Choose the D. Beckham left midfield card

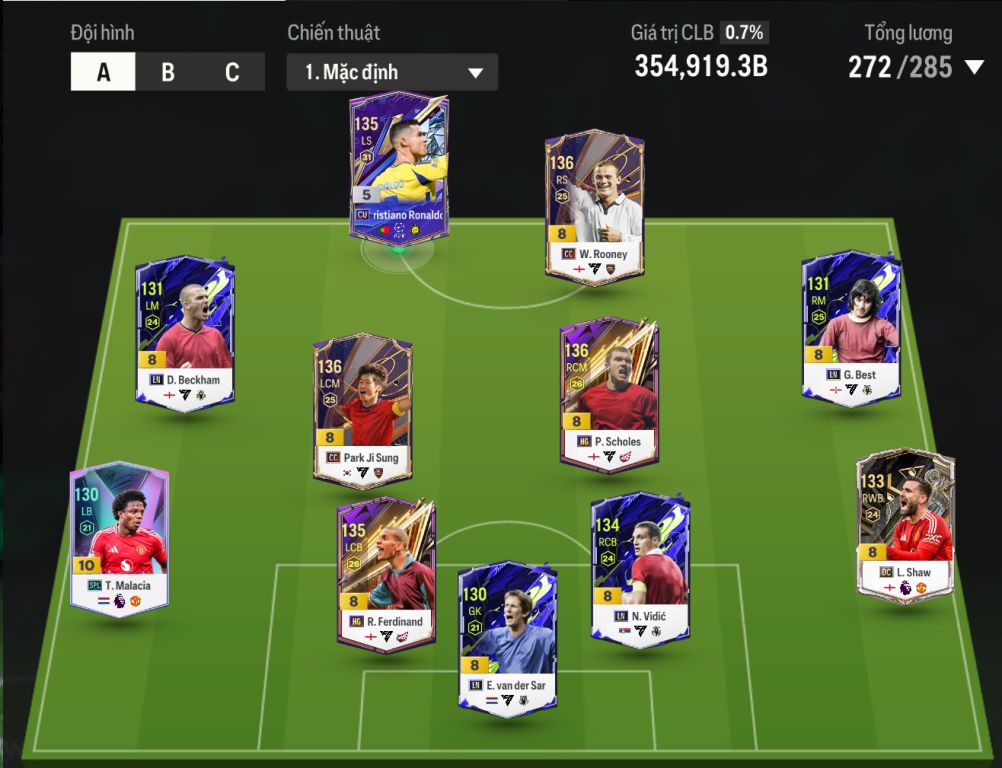point(185,331)
